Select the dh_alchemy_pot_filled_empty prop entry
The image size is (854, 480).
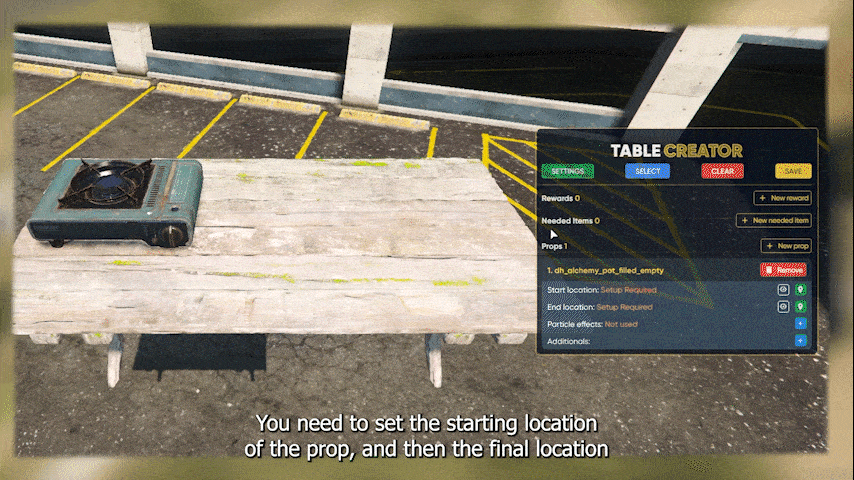click(606, 270)
